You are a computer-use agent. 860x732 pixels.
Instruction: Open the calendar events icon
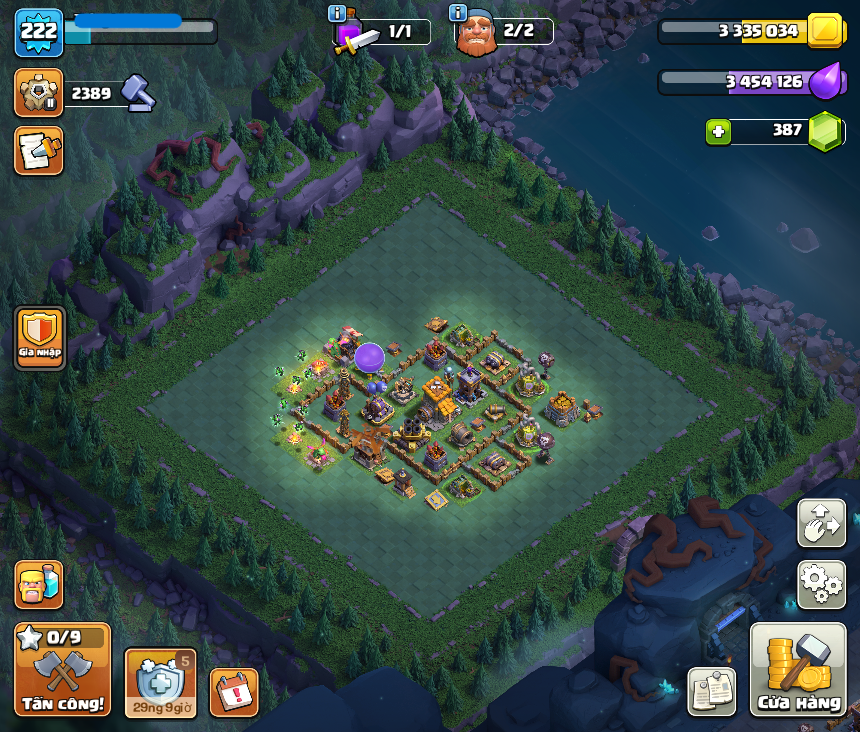pyautogui.click(x=234, y=691)
